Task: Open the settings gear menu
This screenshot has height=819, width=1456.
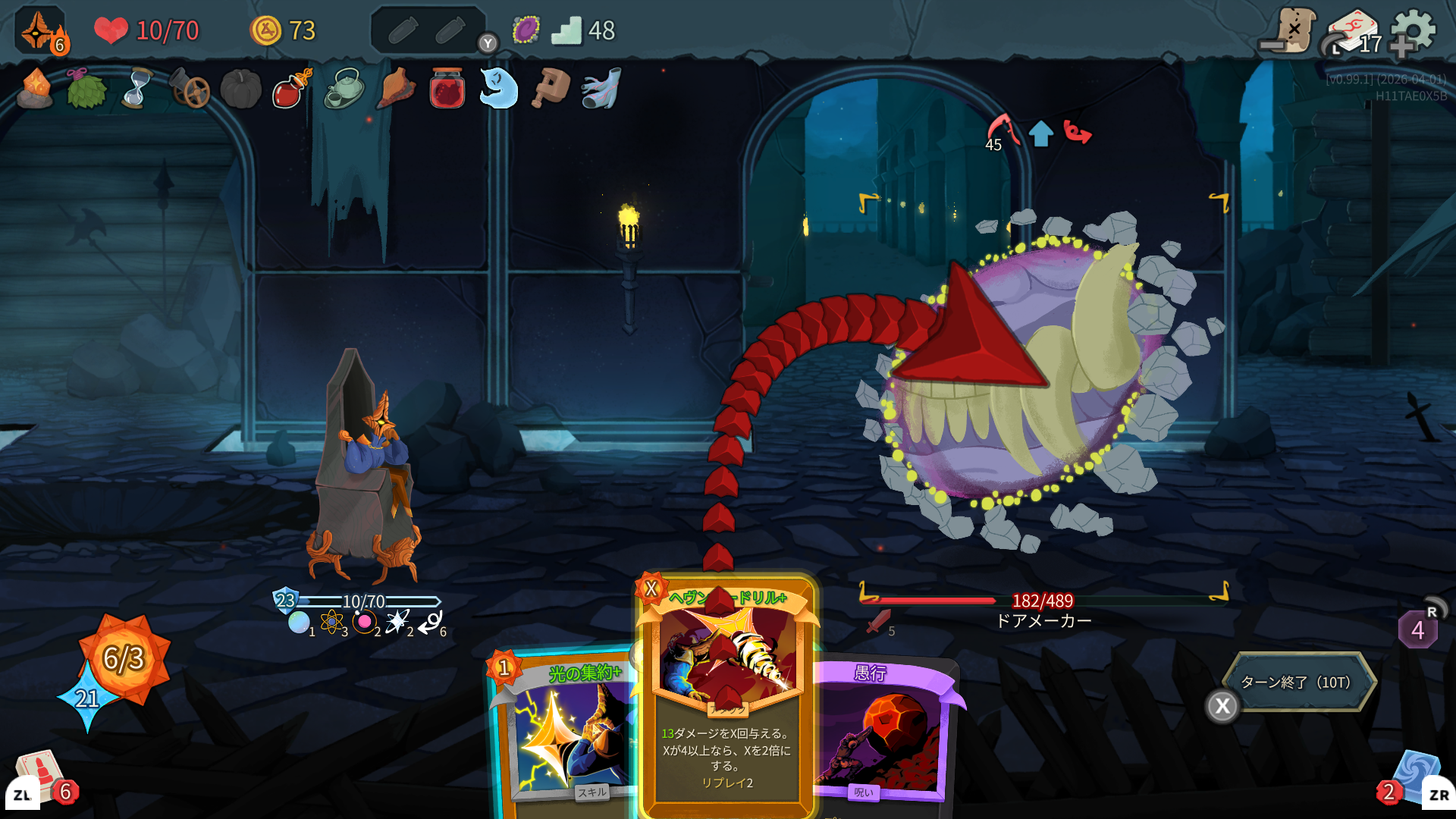Action: click(x=1414, y=31)
